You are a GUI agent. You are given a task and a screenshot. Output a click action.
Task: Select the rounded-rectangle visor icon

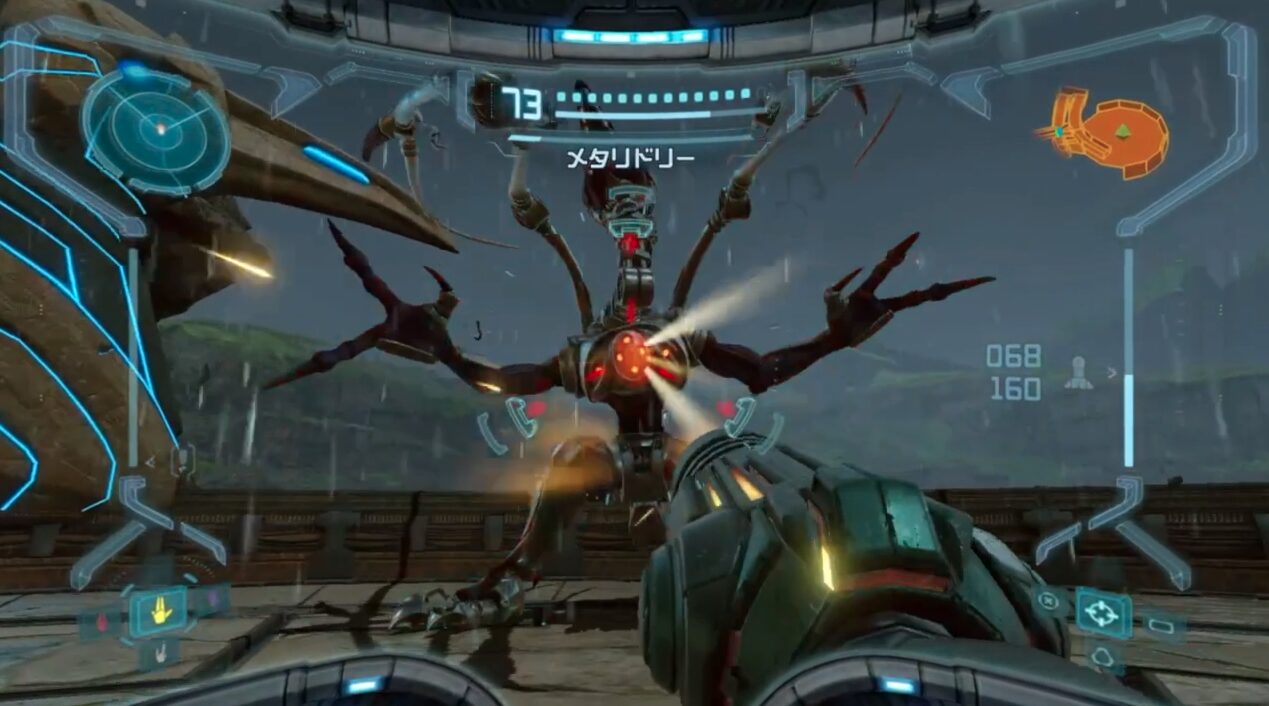1162,626
